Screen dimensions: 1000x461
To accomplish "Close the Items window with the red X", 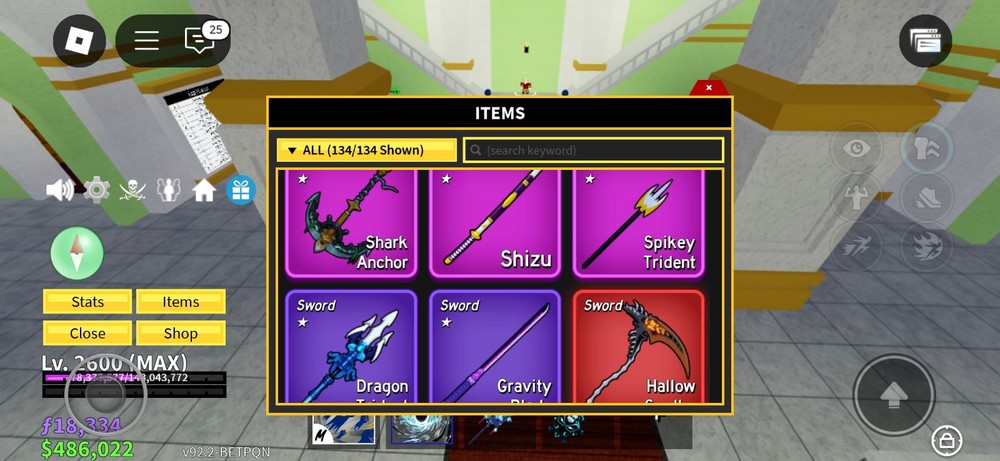I will pos(709,88).
